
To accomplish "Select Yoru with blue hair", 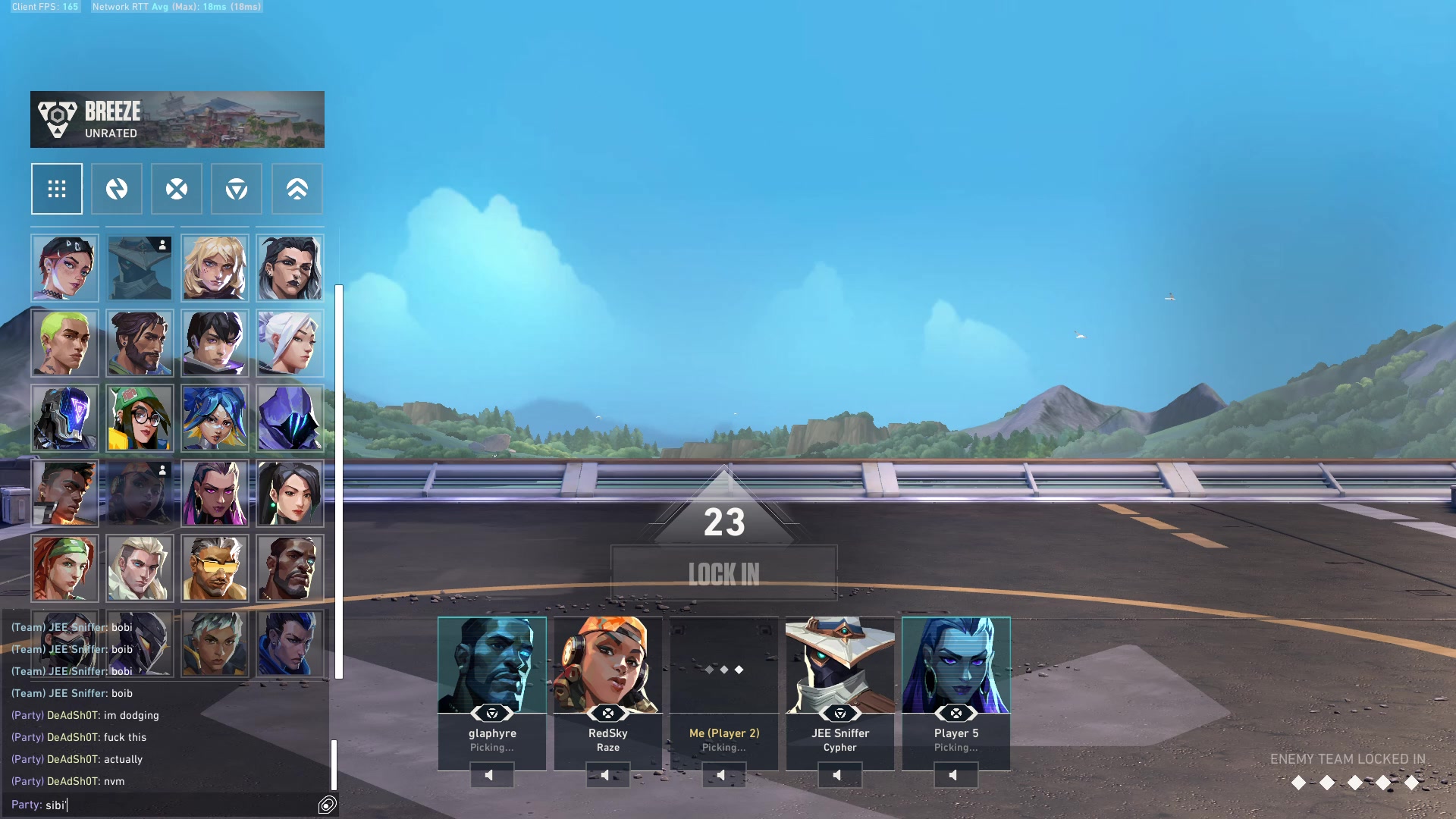I will [x=290, y=643].
